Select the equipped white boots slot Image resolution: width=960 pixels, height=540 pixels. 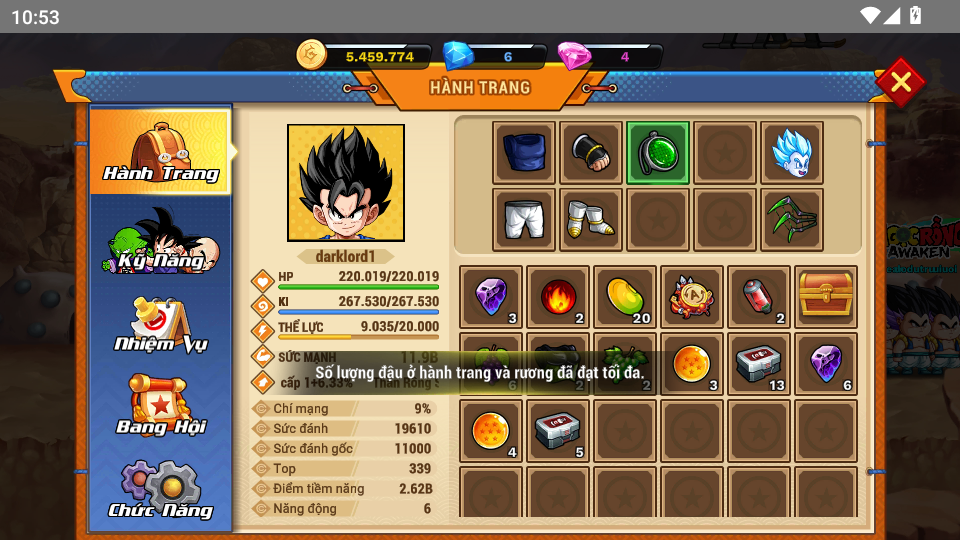pyautogui.click(x=591, y=219)
